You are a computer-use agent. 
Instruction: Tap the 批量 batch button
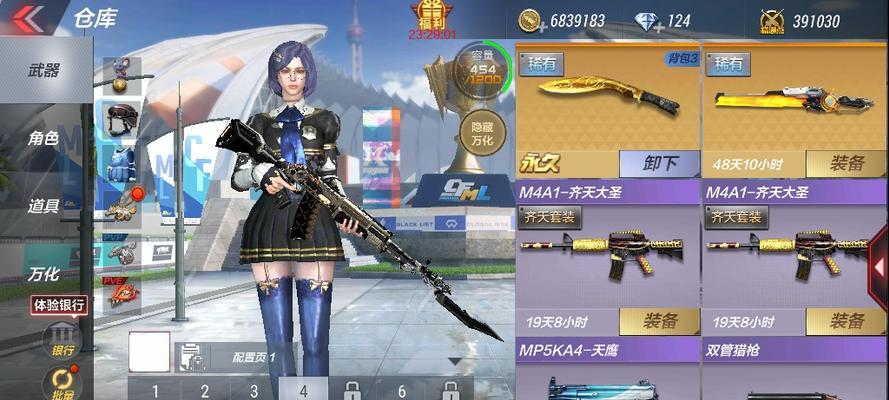click(x=62, y=382)
